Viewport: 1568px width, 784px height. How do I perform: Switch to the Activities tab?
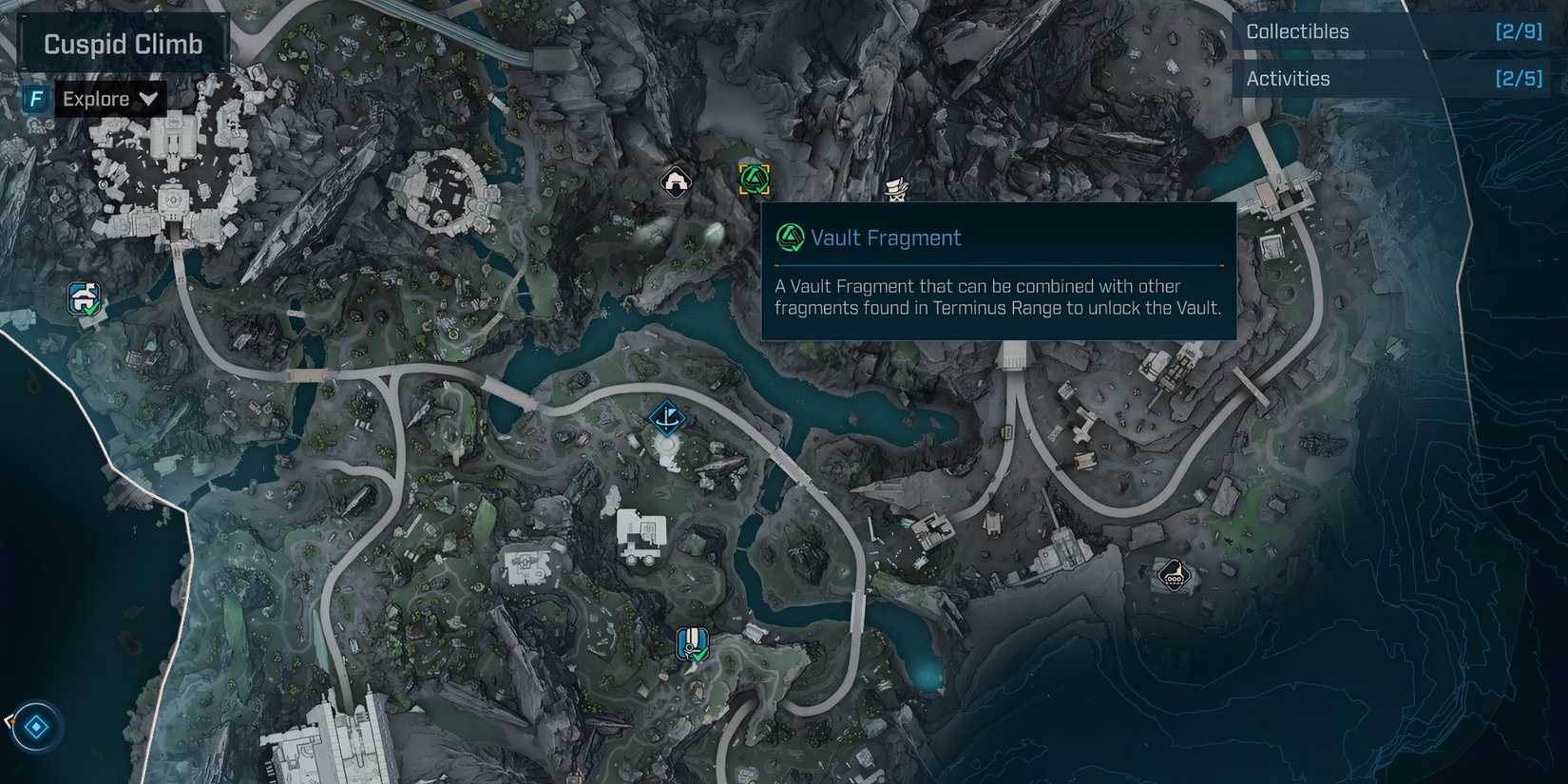click(x=1288, y=78)
